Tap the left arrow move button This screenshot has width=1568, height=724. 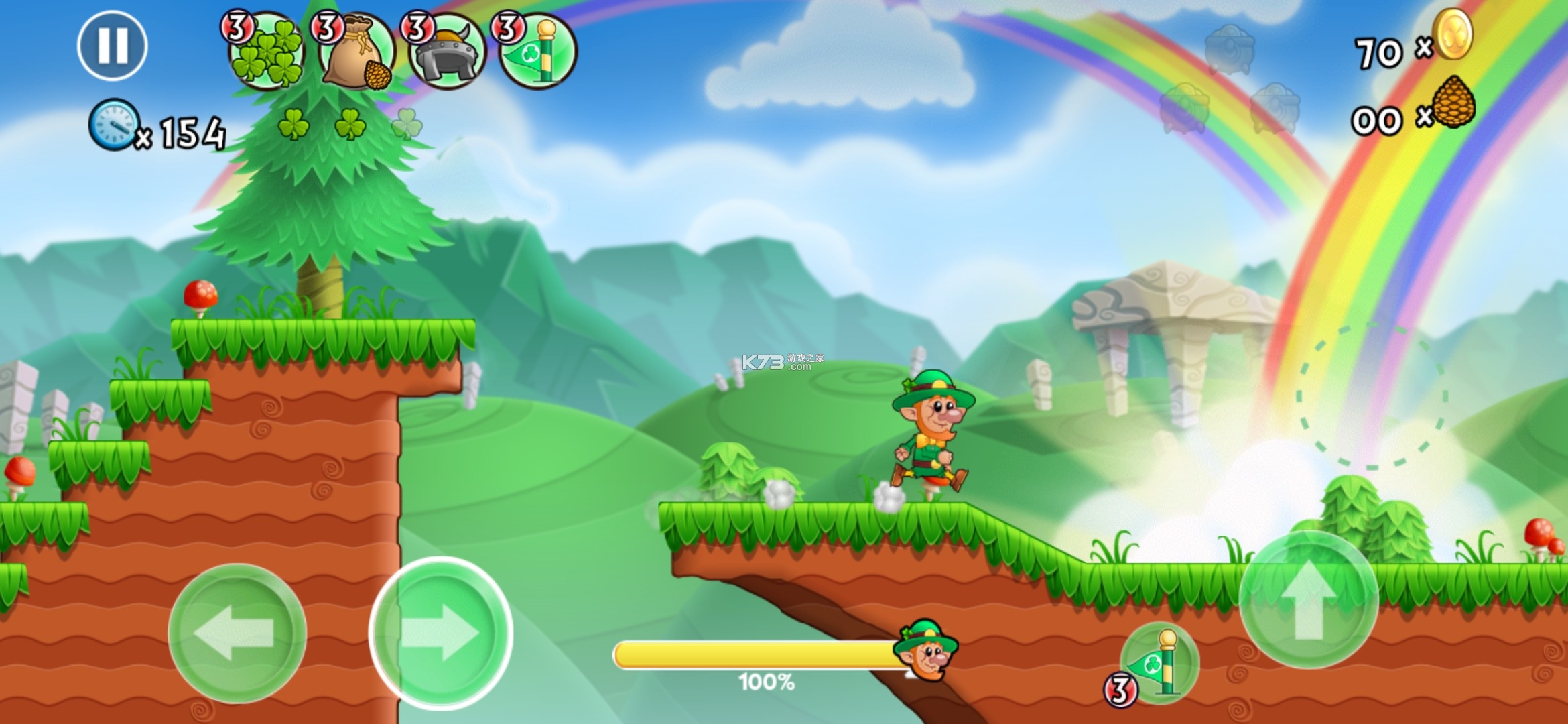click(x=237, y=633)
